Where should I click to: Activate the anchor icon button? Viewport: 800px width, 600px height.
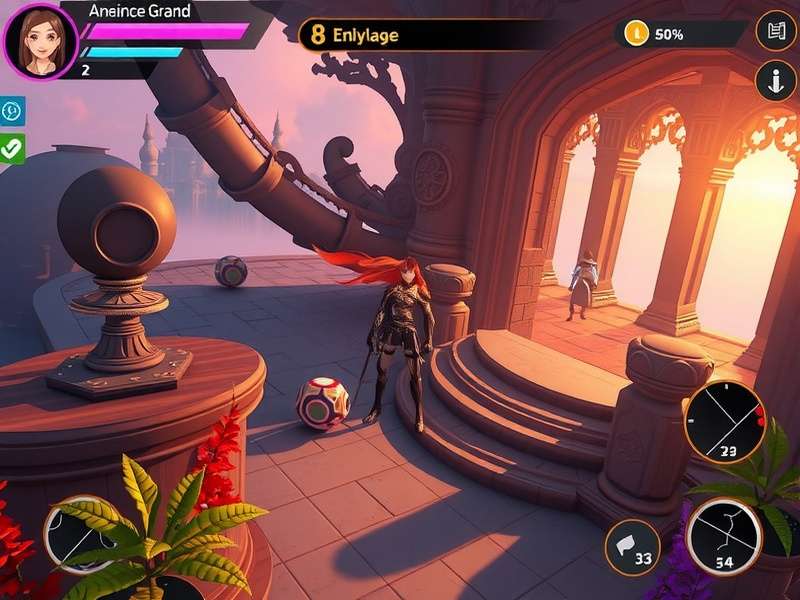tap(776, 80)
